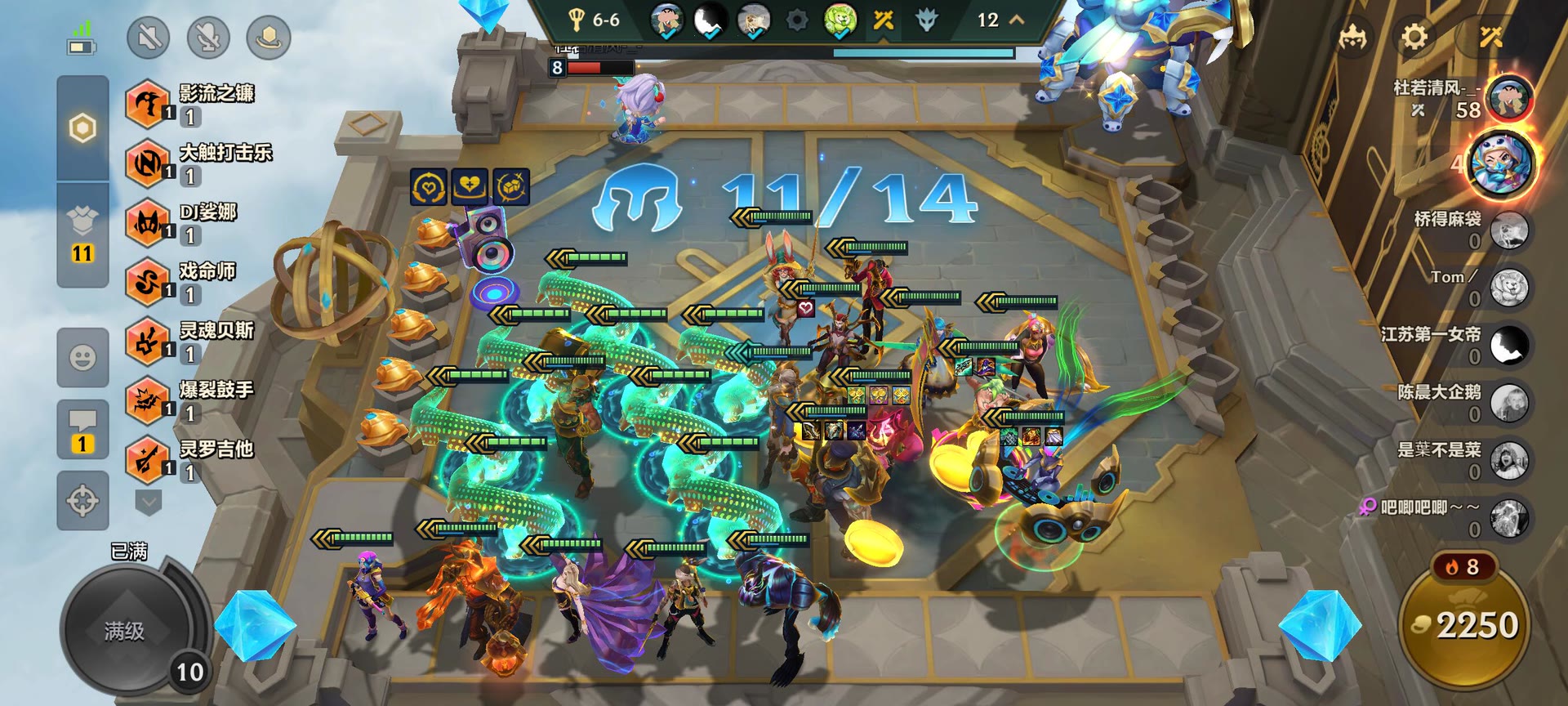Select the 影流之镰 trait row
1568x706 pixels.
(193, 105)
